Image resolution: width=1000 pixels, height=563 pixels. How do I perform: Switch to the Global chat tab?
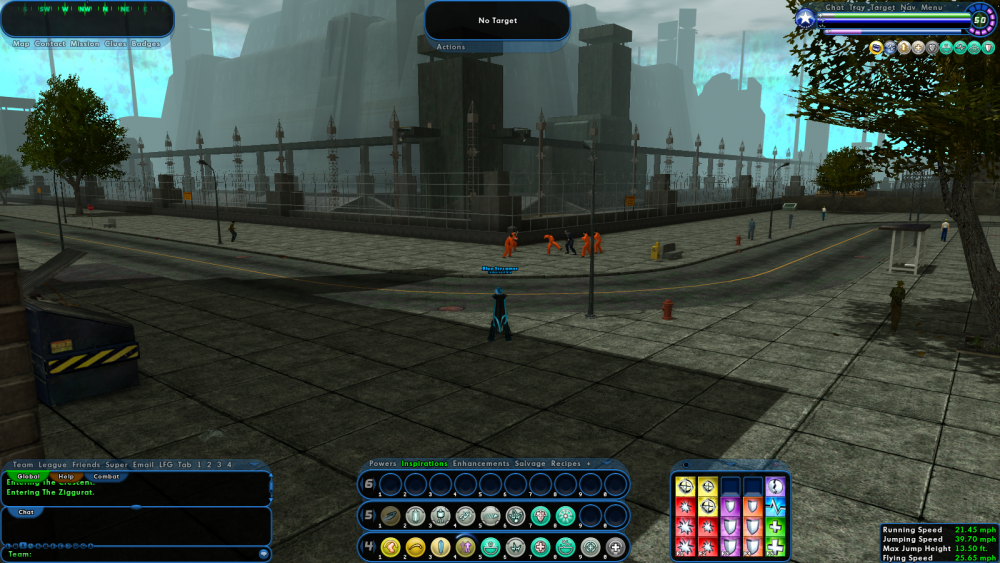pos(27,477)
